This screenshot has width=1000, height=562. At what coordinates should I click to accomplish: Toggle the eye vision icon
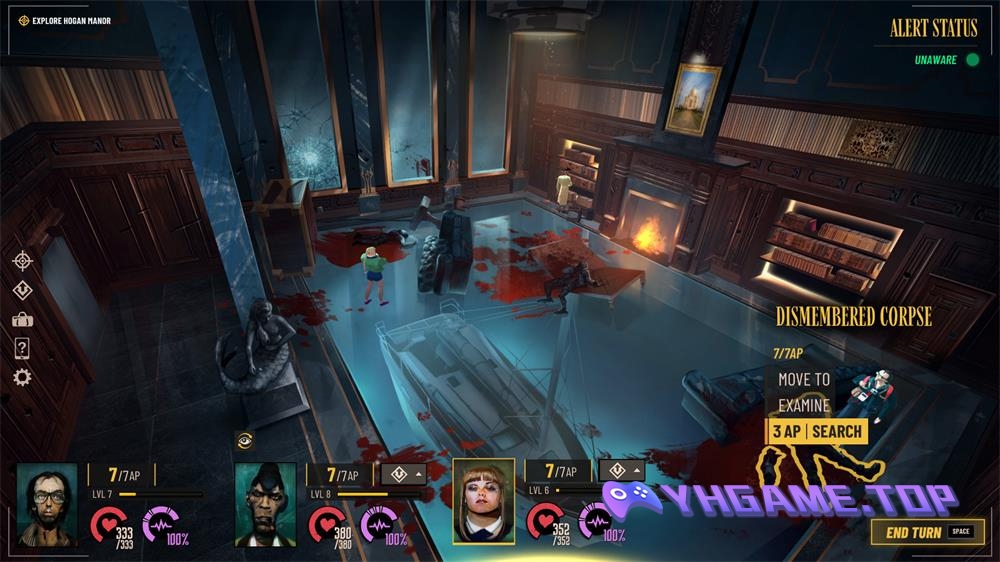243,438
